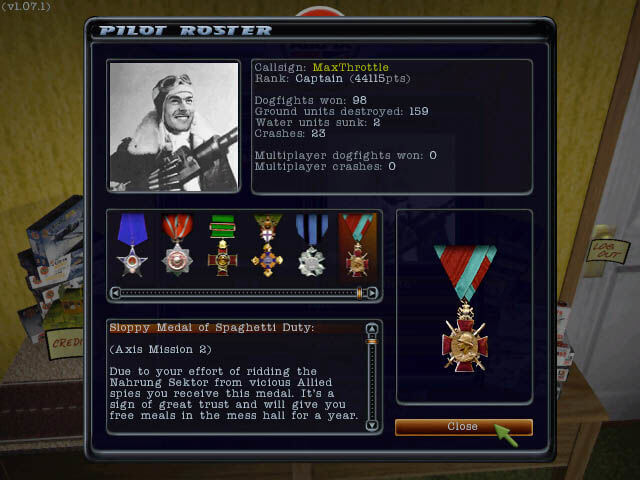The height and width of the screenshot is (480, 640).
Task: Pick the green ribbon red cross medal
Action: (222, 246)
